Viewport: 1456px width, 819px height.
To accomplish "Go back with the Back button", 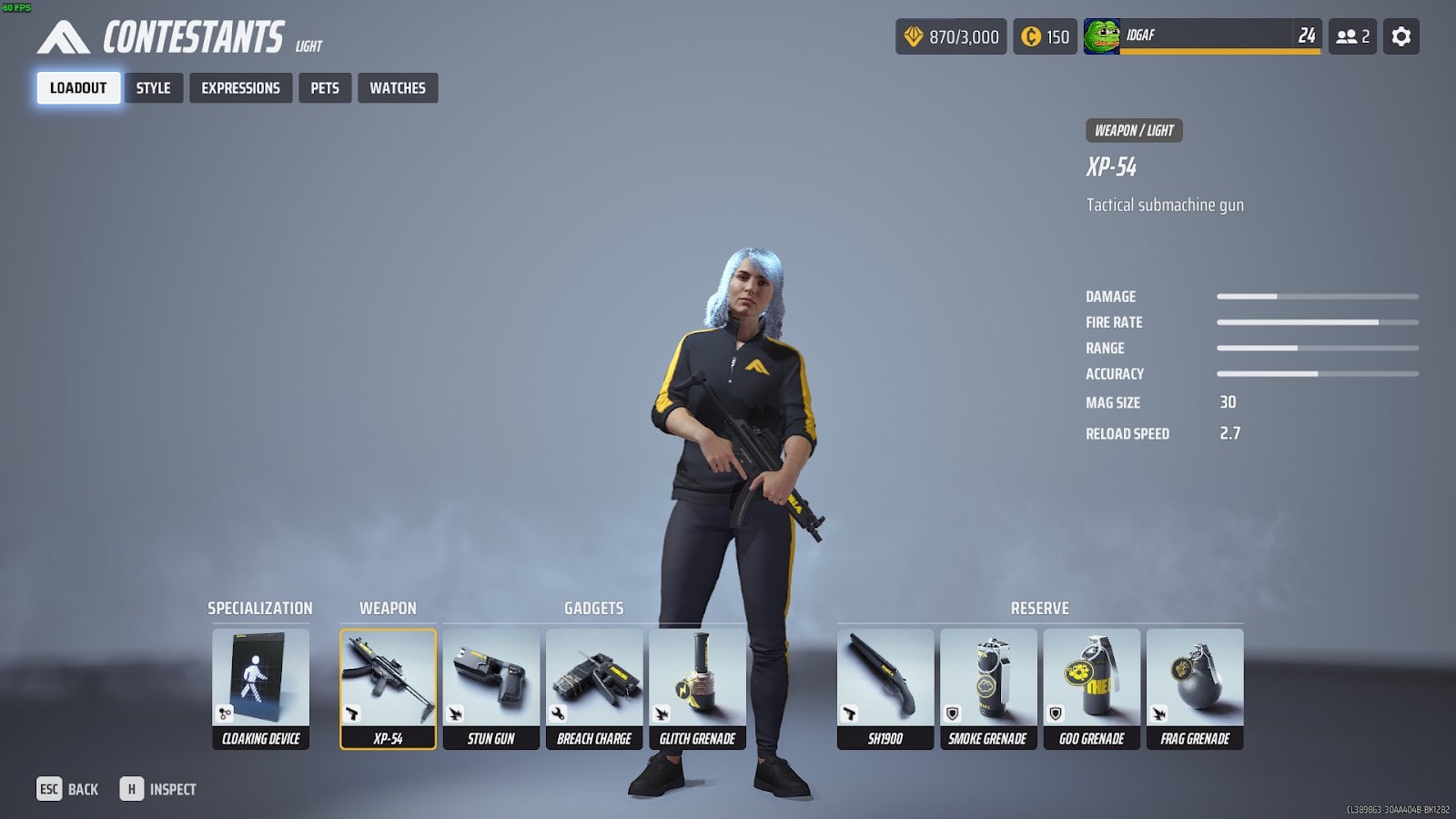I will [x=67, y=789].
